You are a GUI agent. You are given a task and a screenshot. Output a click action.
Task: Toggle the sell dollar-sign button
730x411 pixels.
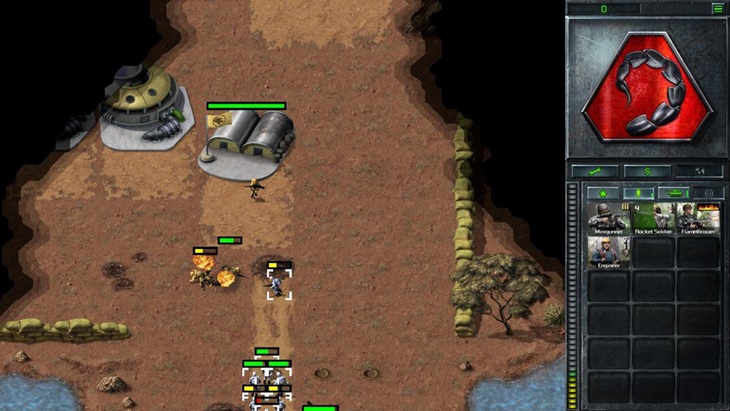[x=646, y=171]
